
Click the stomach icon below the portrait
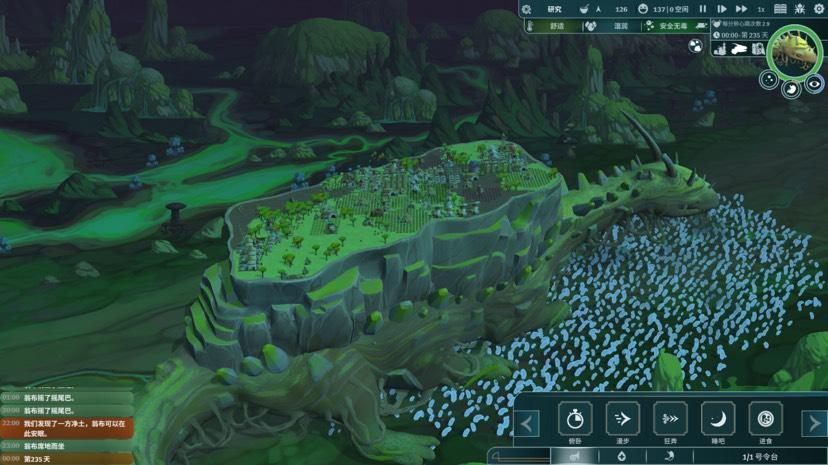790,89
